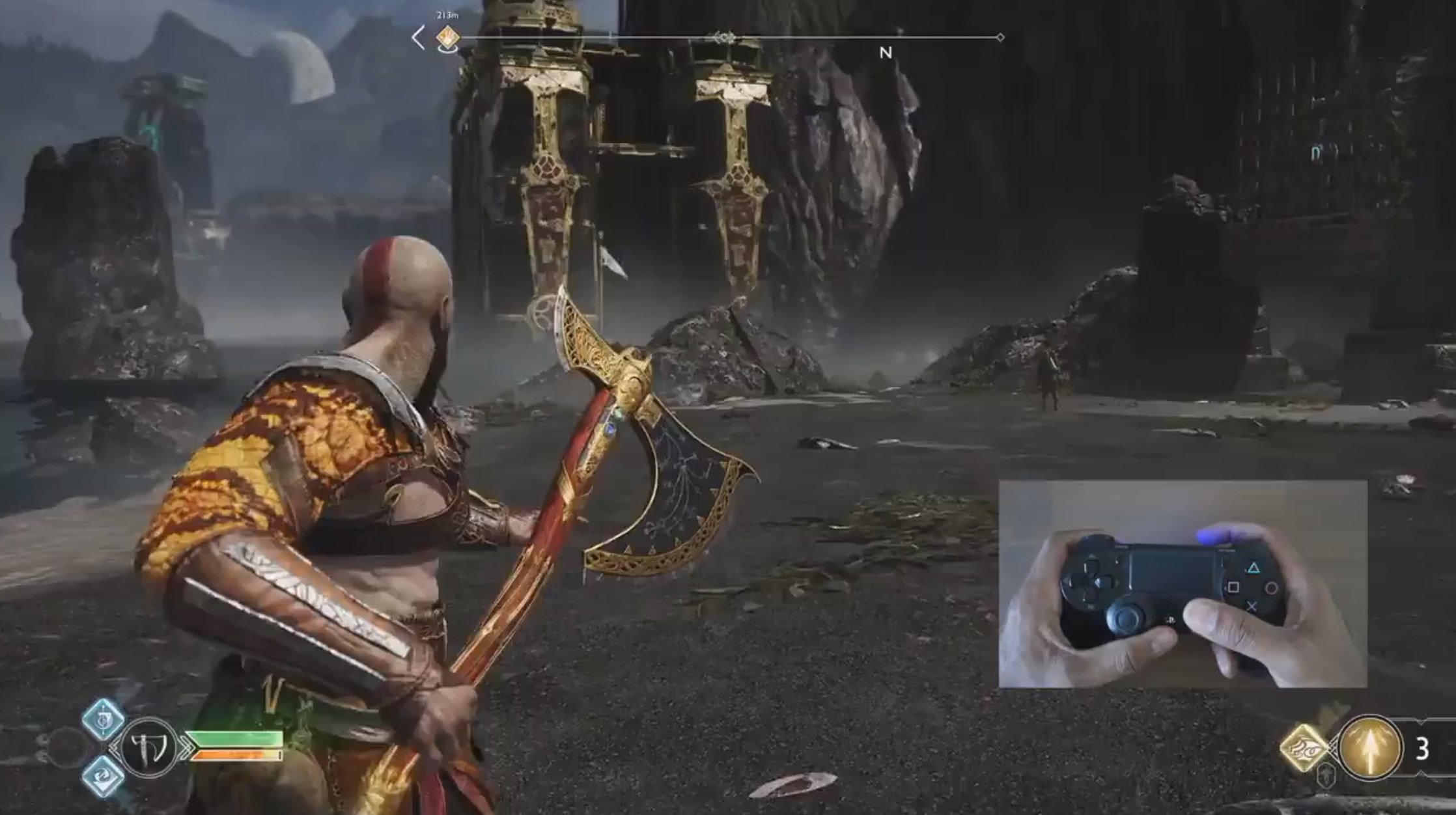1456x815 pixels.
Task: Trigger the golden talisman eye ability
Action: point(1304,748)
